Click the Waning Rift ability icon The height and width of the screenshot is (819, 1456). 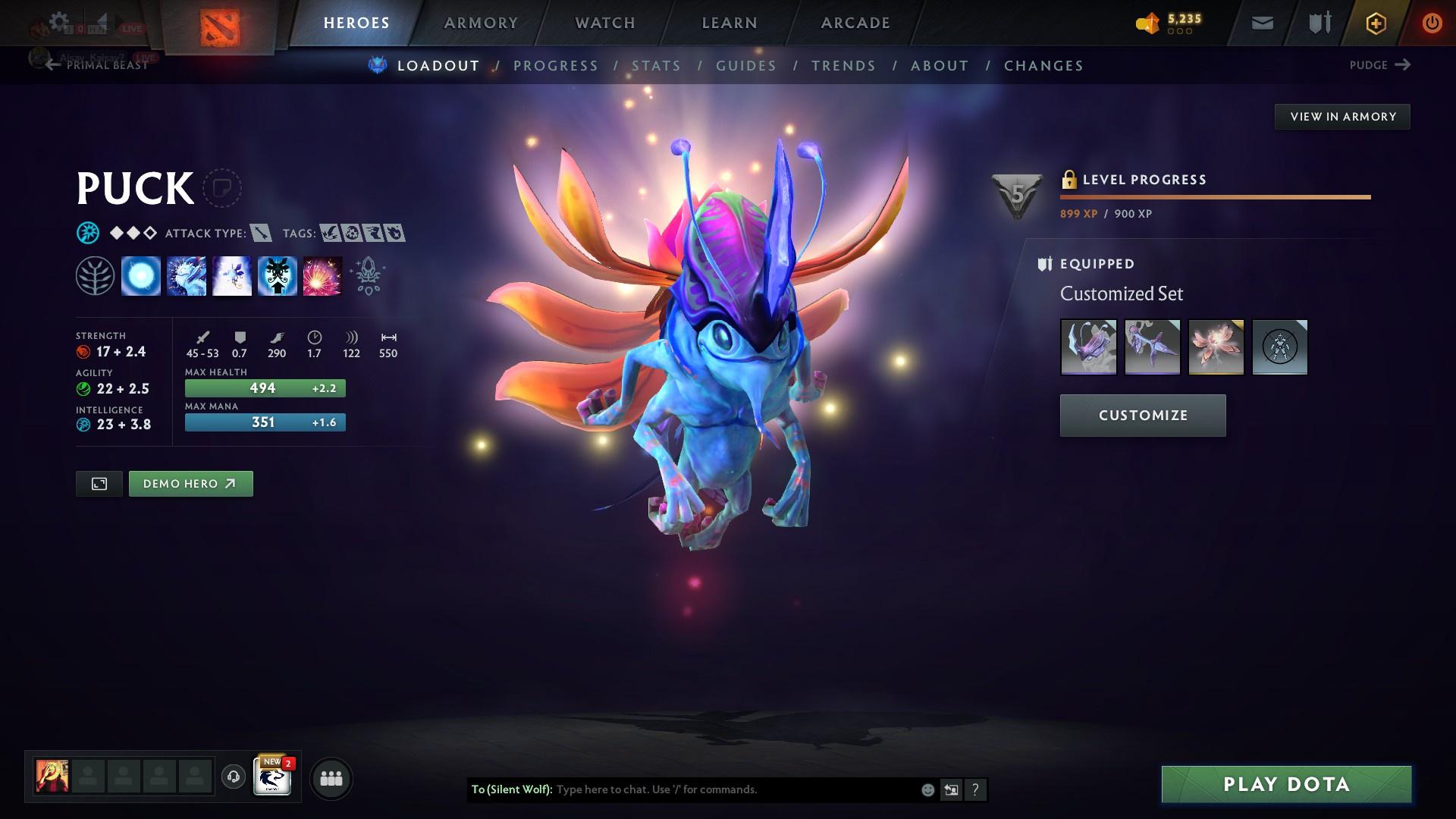[x=186, y=276]
